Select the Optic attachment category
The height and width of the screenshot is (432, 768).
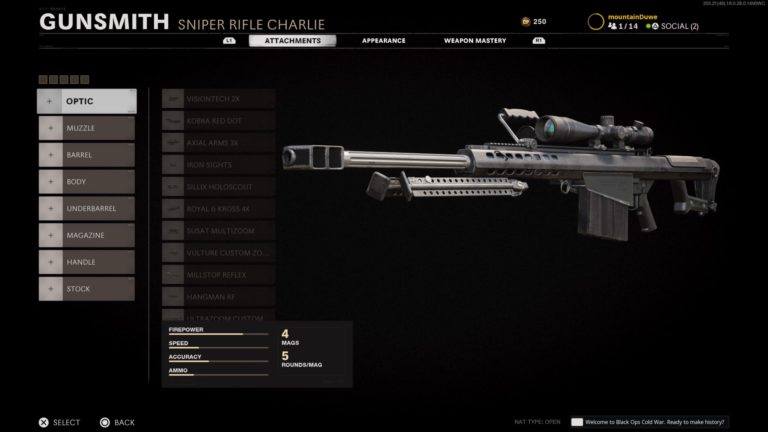pyautogui.click(x=86, y=101)
